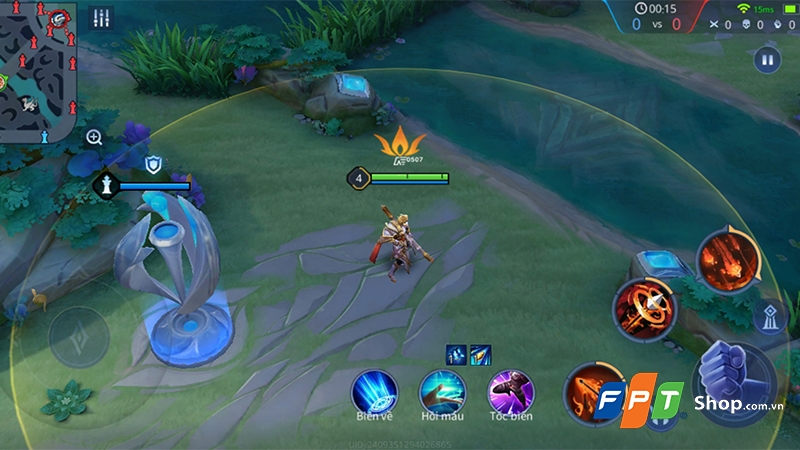Pause the match with the pause button
Screen dimensions: 800x450
click(767, 61)
